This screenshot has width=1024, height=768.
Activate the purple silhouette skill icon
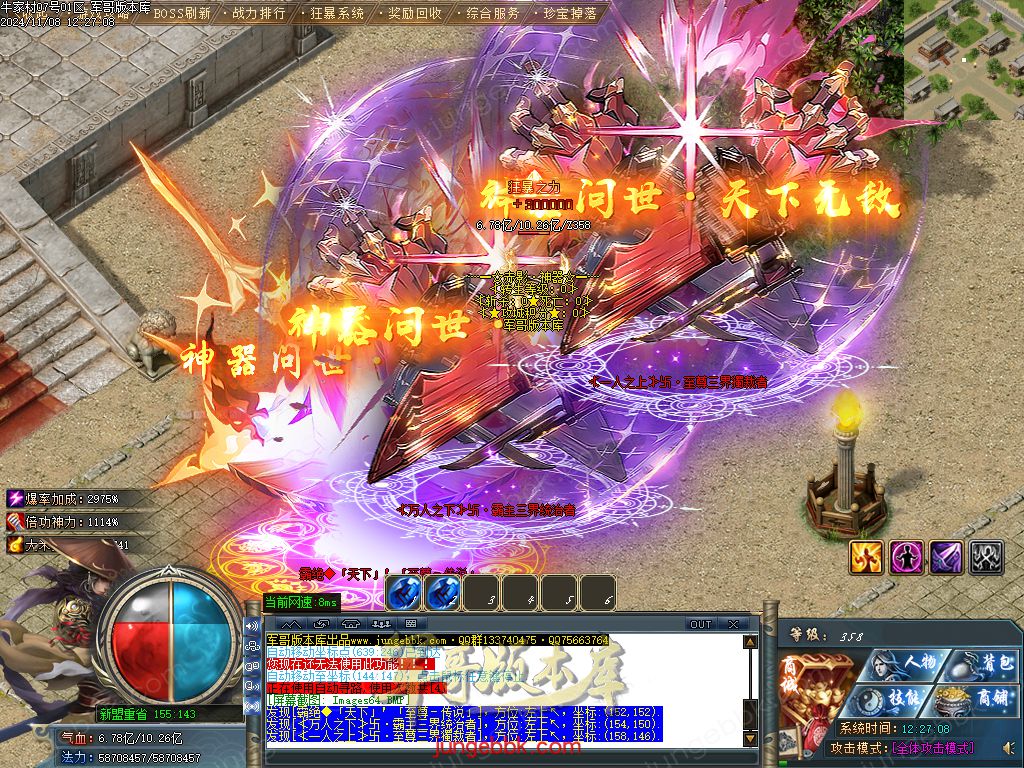906,557
